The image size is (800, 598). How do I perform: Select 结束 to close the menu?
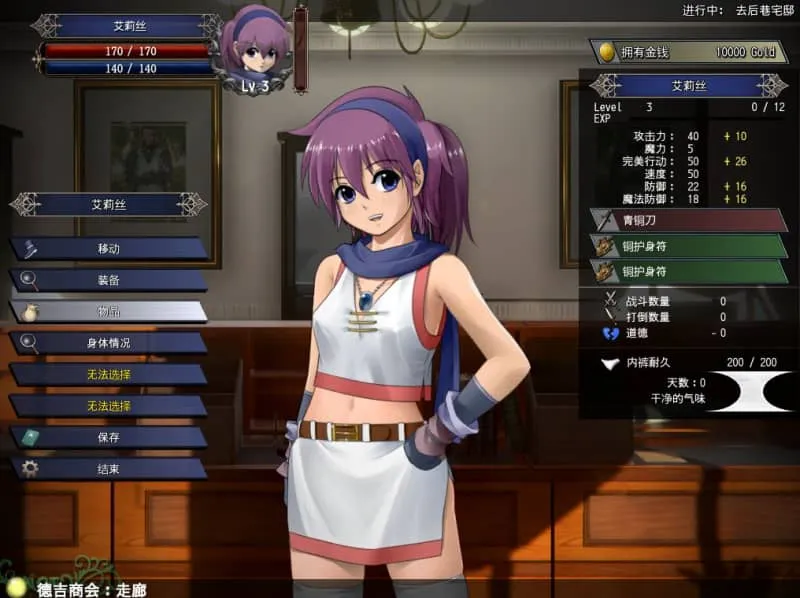108,468
